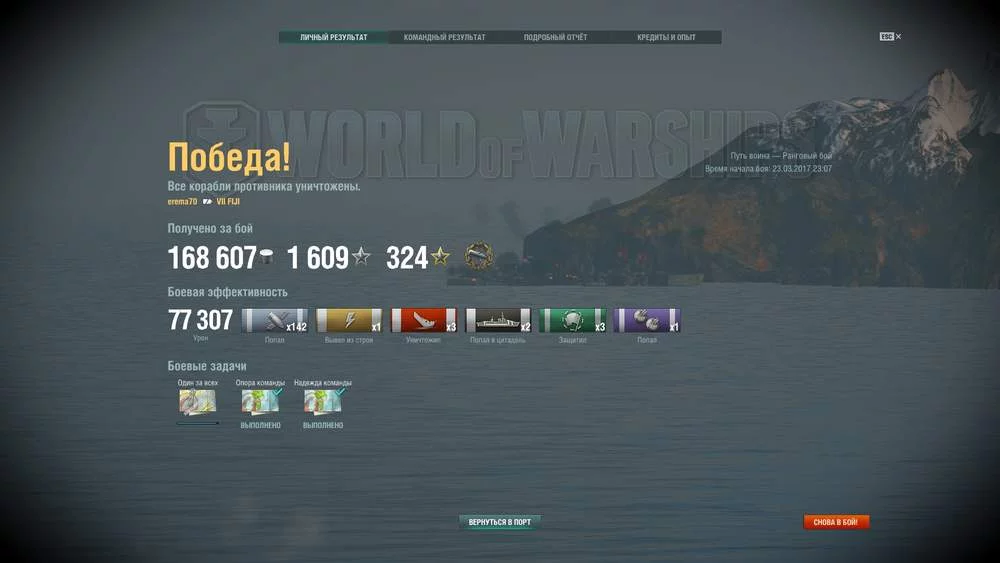1000x563 pixels.
Task: Select the Опора команды mission icon
Action: coord(260,402)
